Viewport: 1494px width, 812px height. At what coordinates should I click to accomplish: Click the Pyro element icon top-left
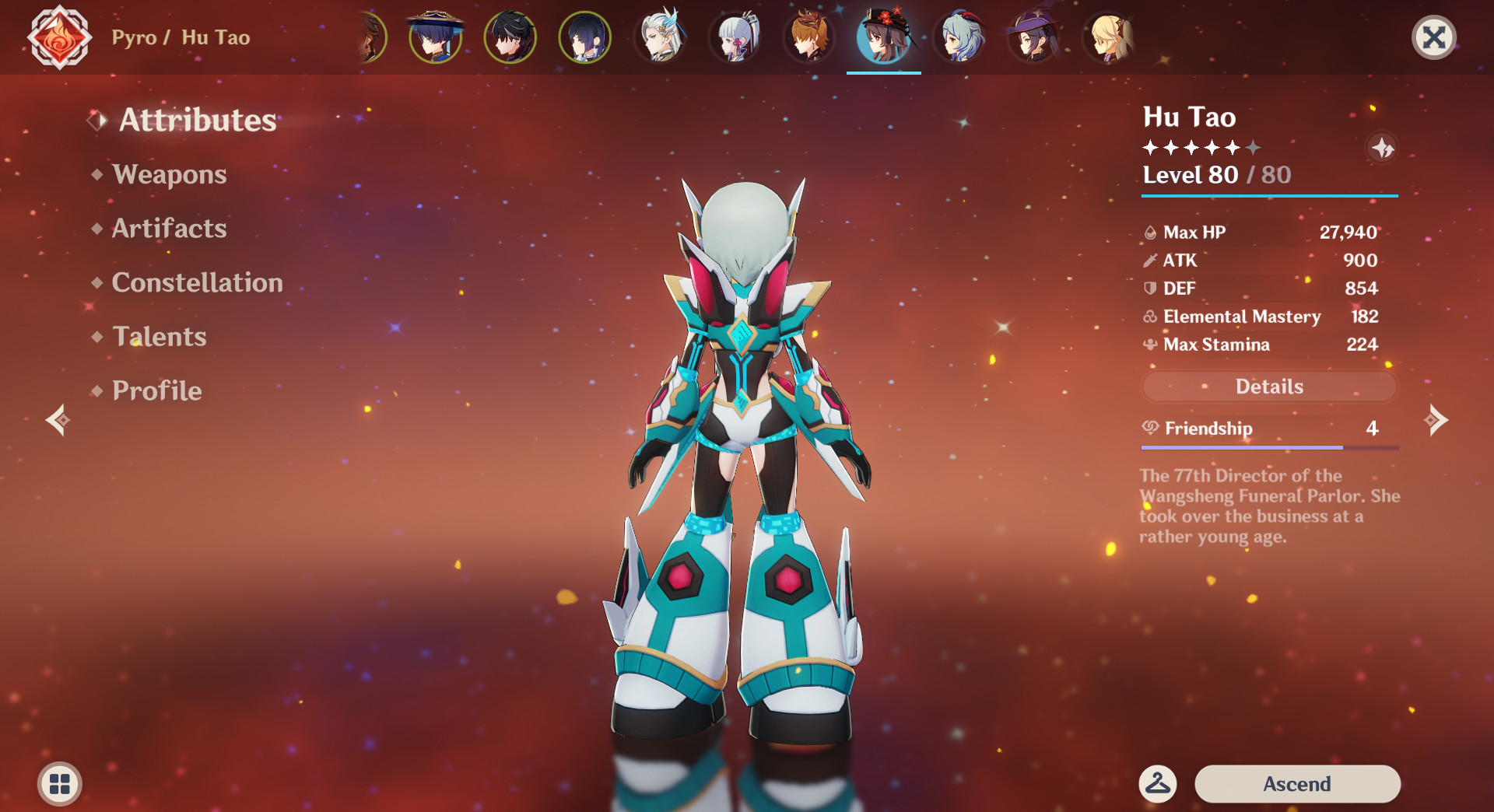pos(58,37)
